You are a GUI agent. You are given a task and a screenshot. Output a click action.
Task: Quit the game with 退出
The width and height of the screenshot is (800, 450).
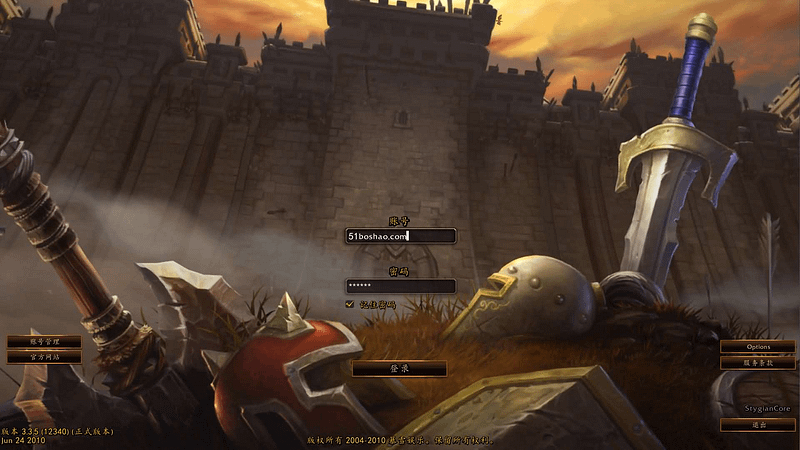(x=757, y=425)
